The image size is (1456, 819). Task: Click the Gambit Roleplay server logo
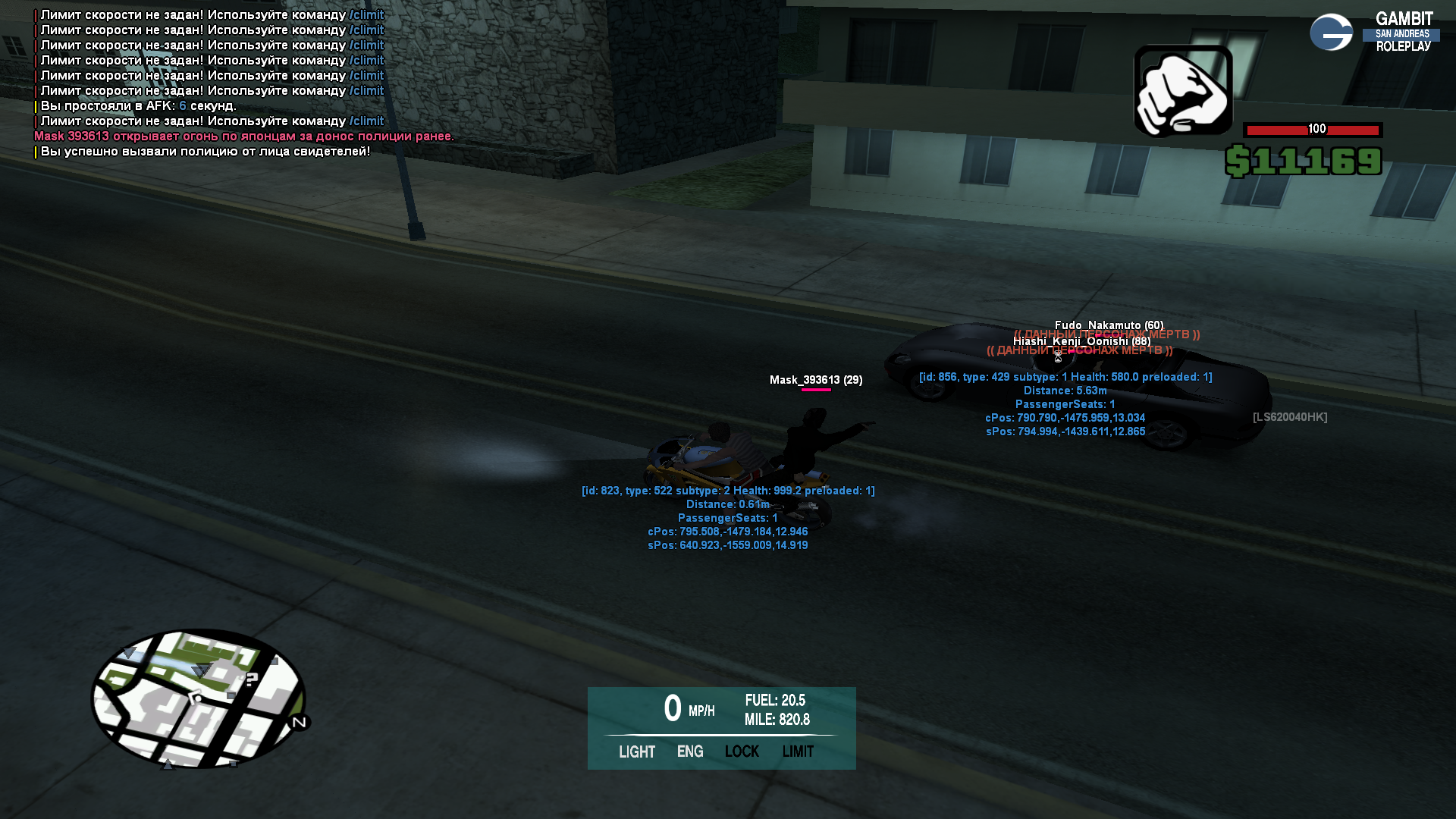1373,33
